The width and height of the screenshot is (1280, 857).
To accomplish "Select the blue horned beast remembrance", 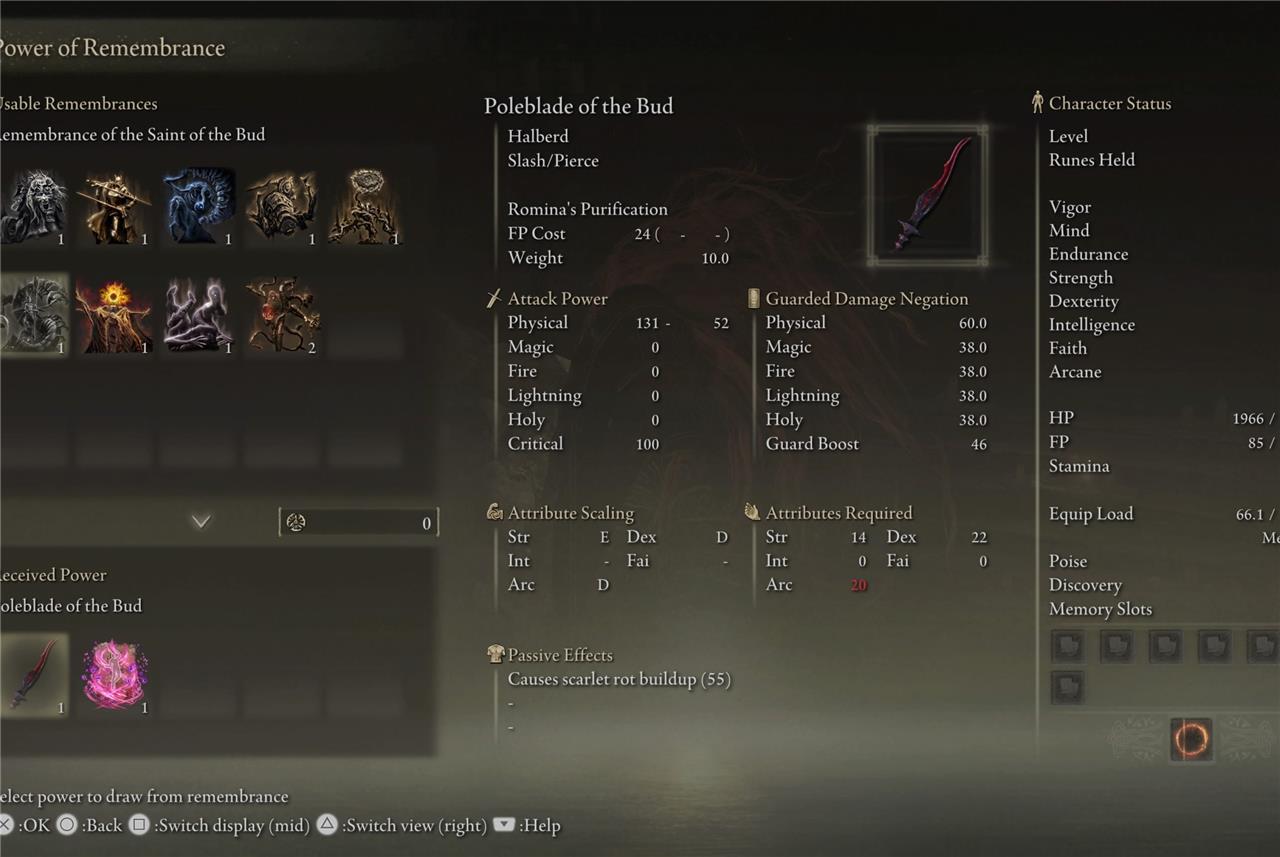I will (199, 205).
